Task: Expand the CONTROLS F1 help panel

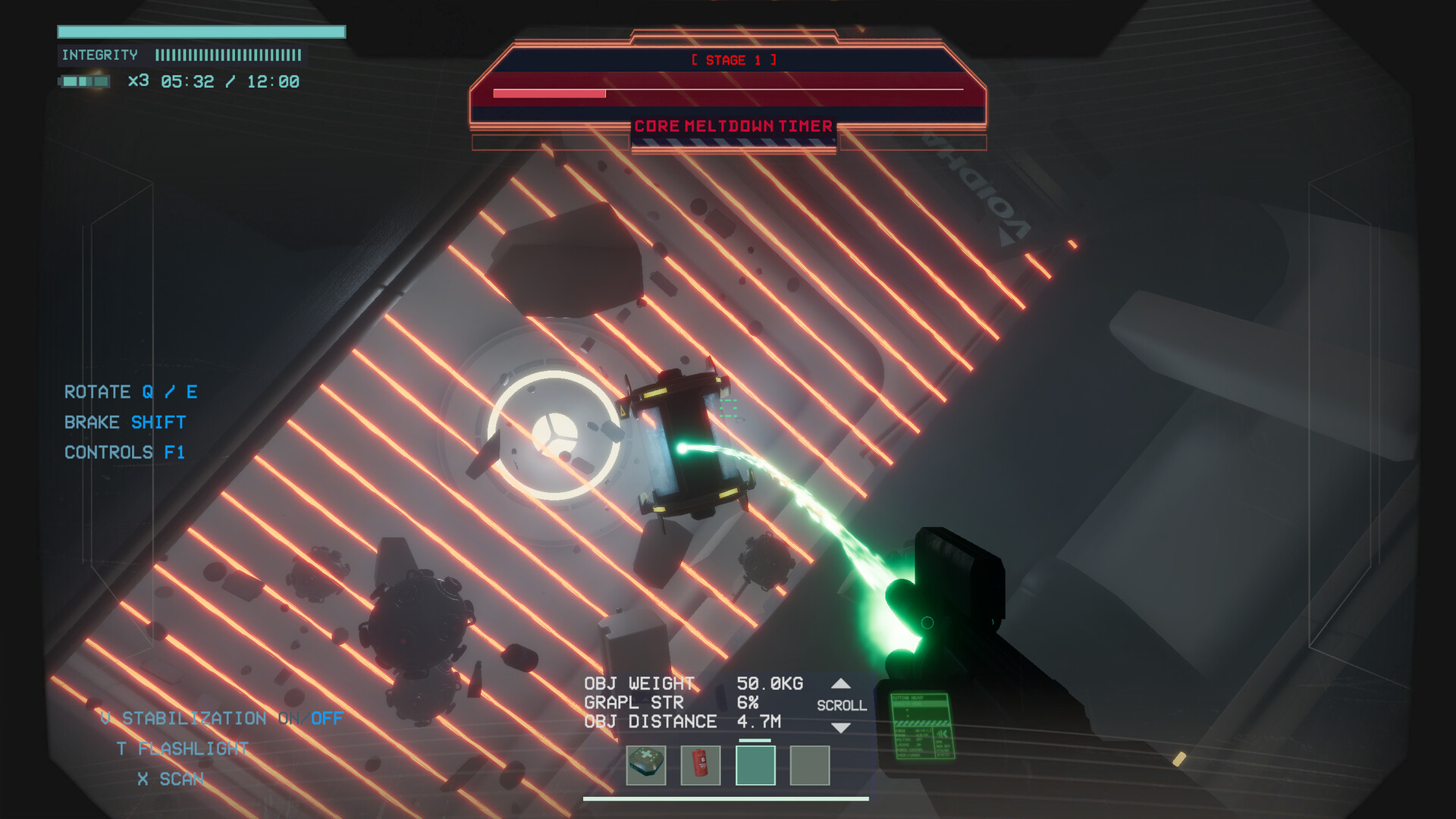Action: pyautogui.click(x=126, y=452)
